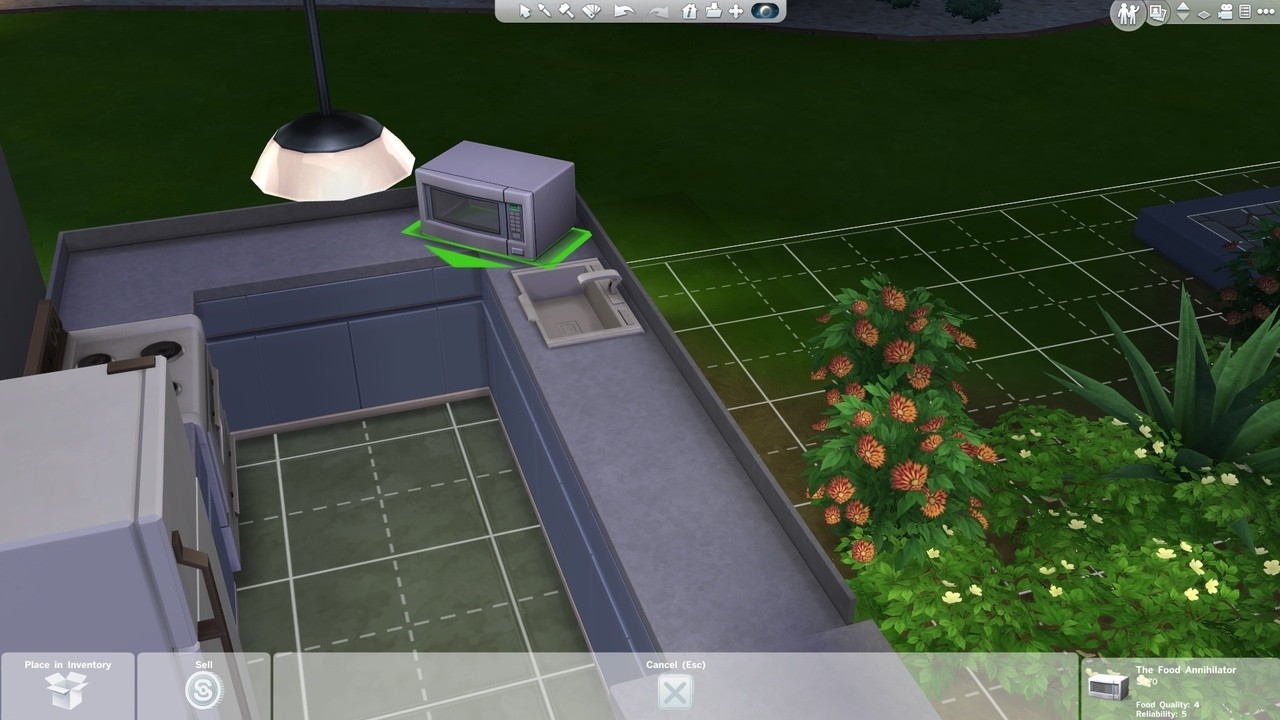Activate the eyedropper tool
The width and height of the screenshot is (1280, 720).
(x=546, y=13)
